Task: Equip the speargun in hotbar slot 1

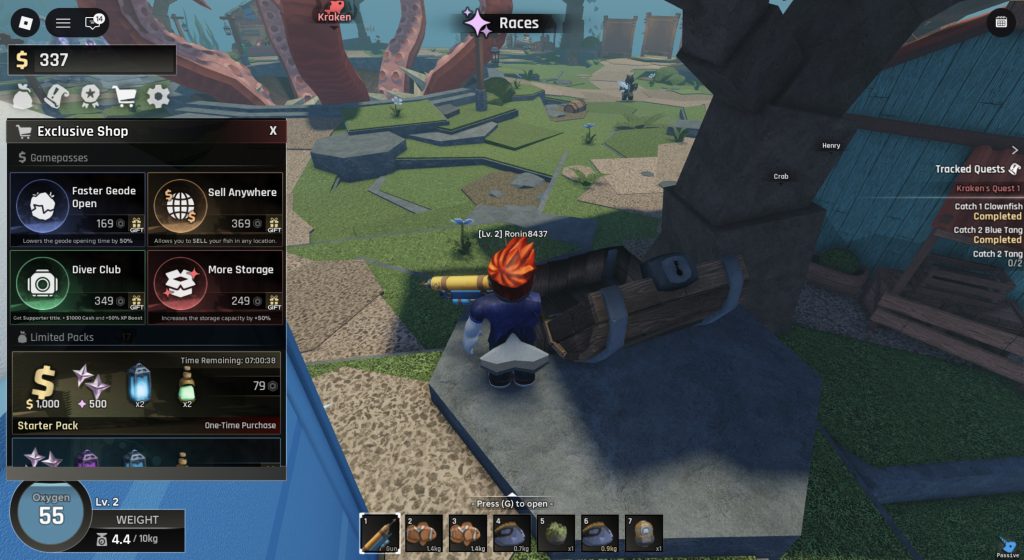Action: (379, 533)
